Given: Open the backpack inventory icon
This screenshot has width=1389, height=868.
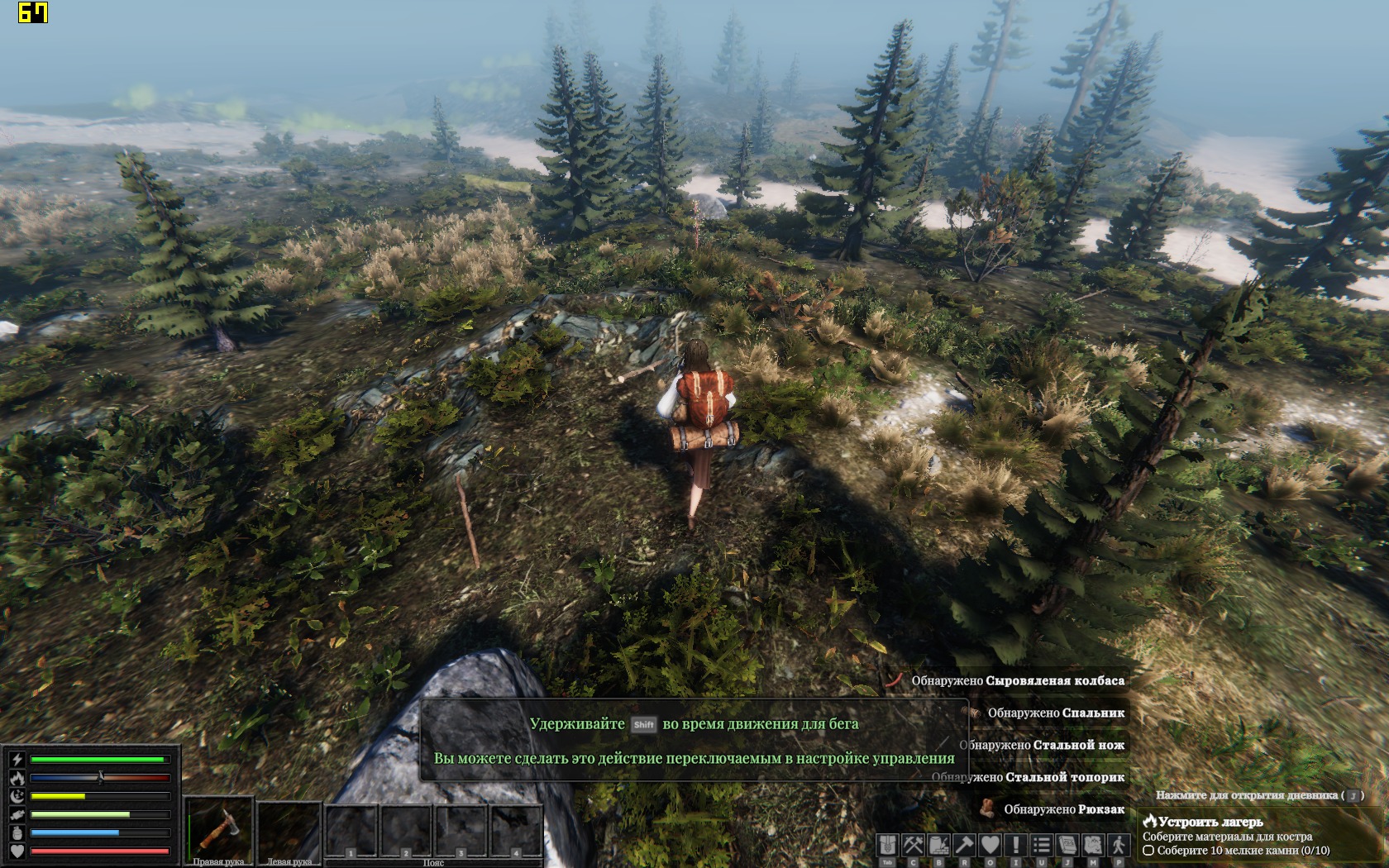Looking at the screenshot, I should click(x=887, y=845).
